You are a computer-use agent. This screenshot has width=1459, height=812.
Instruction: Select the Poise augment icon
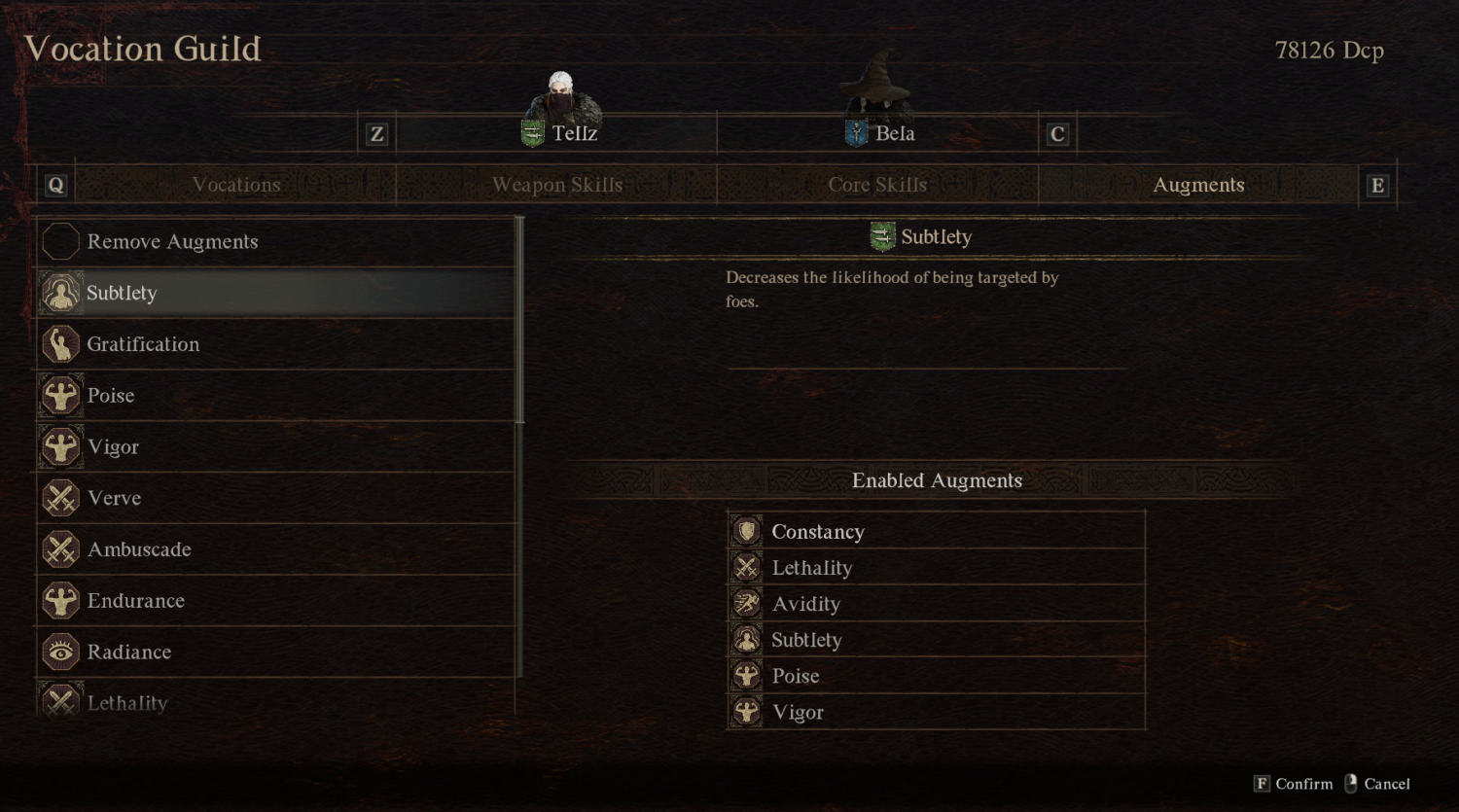pos(60,395)
